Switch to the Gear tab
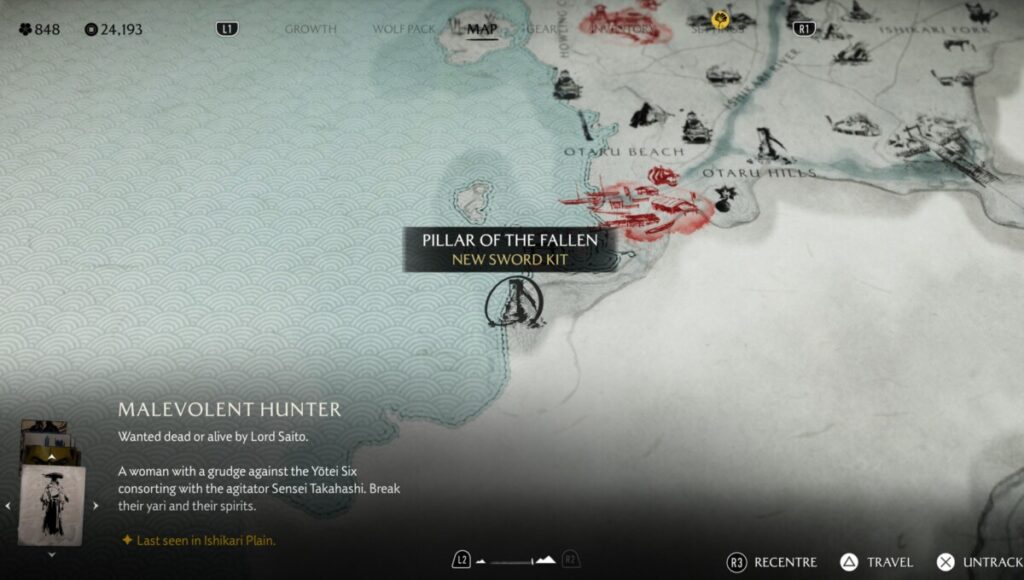This screenshot has height=580, width=1024. pos(546,29)
